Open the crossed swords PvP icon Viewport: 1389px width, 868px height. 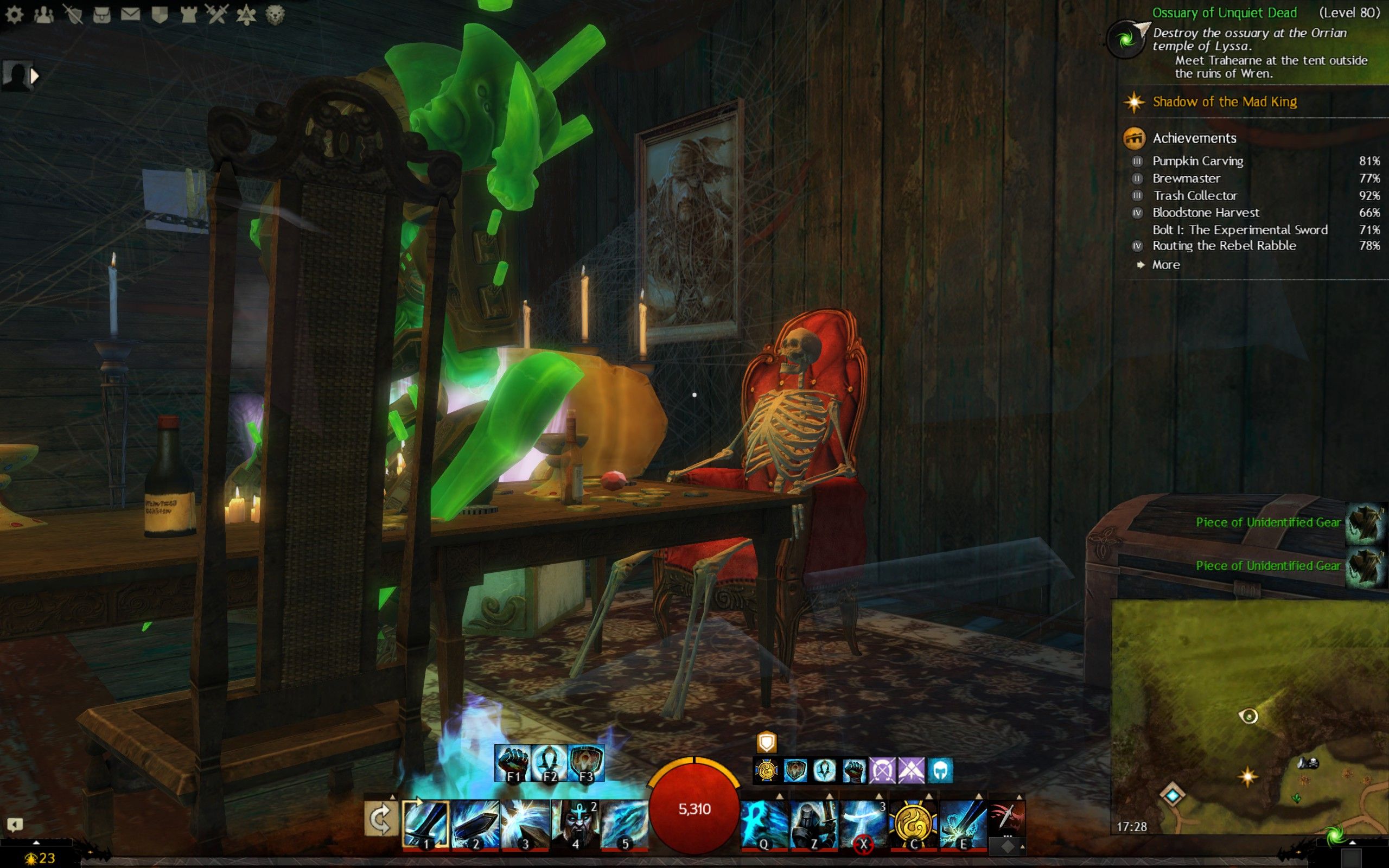pos(218,14)
